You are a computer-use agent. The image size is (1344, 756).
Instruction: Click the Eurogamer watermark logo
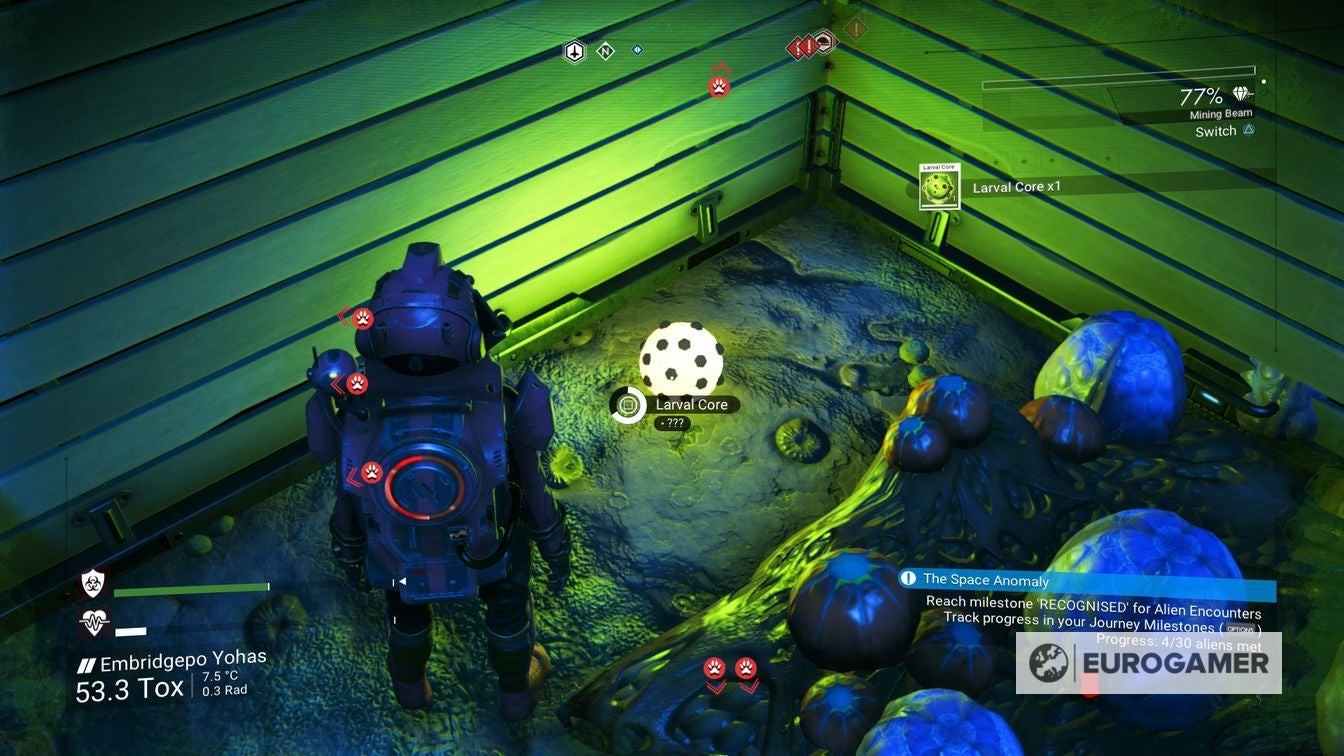click(x=1148, y=663)
